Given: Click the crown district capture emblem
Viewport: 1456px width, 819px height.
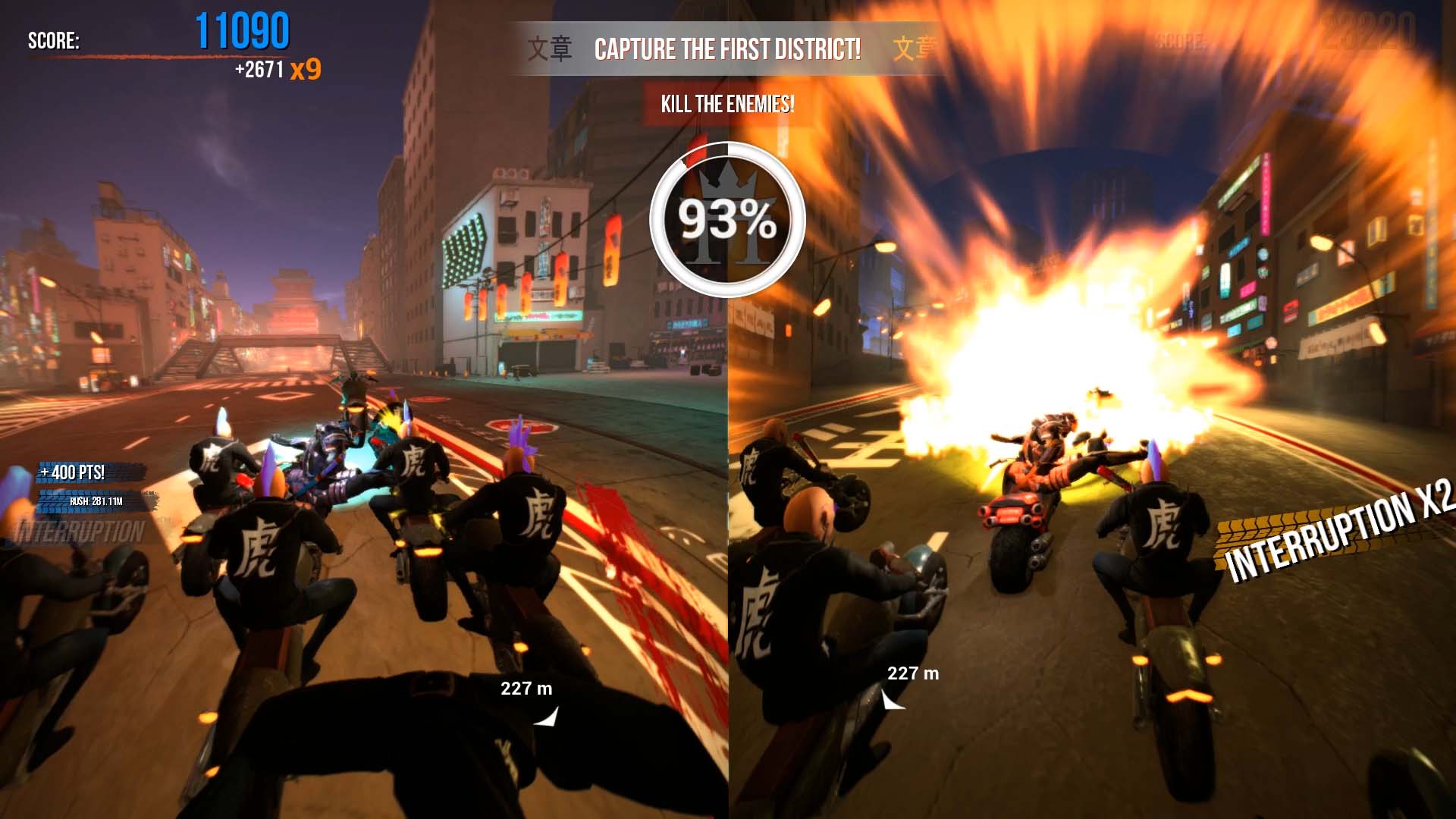Looking at the screenshot, I should coord(727,219).
